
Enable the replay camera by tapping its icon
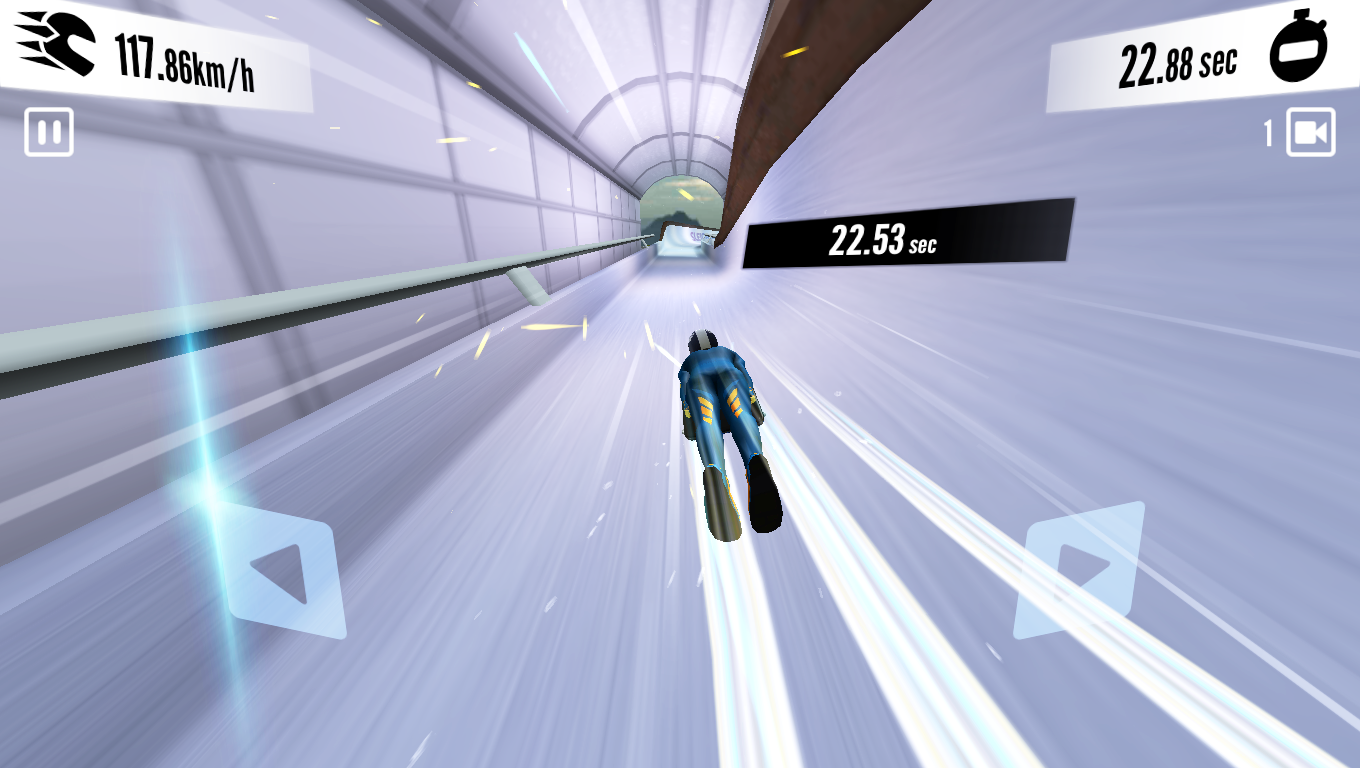(1310, 133)
